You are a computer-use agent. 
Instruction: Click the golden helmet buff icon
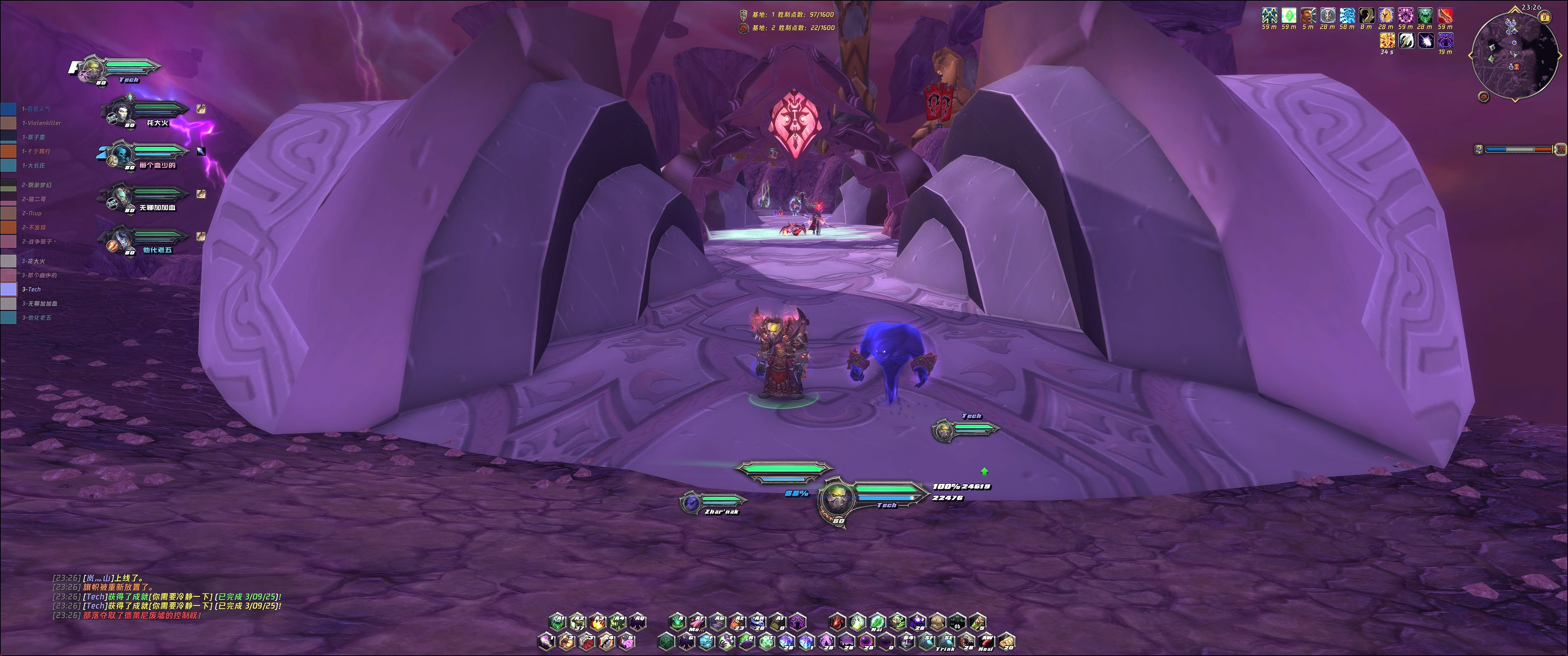point(1386,15)
